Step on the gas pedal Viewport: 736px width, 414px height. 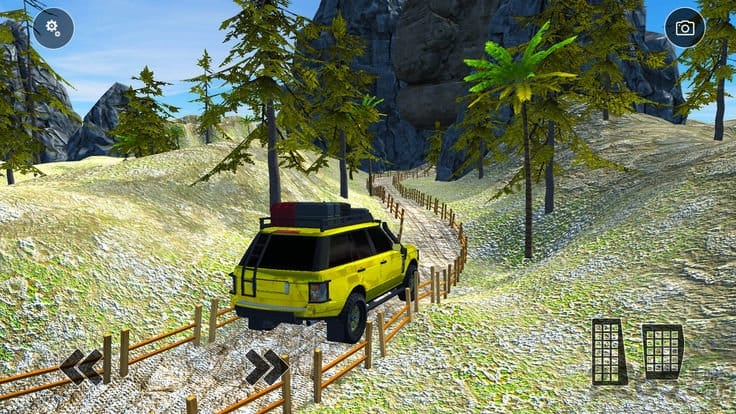[x=662, y=351]
